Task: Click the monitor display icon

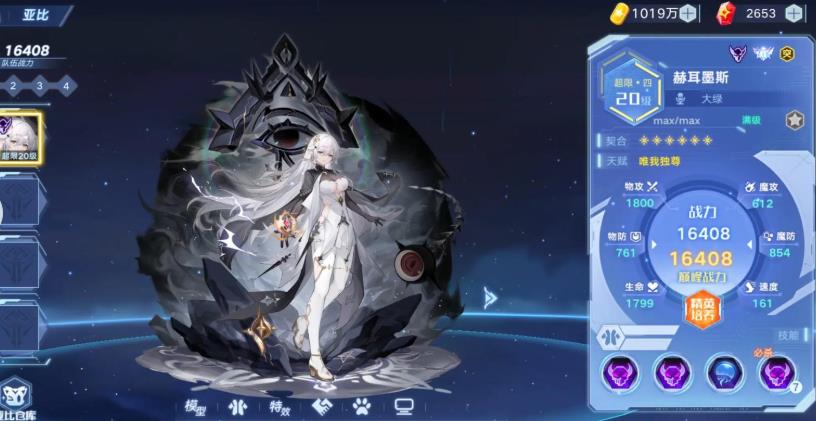Action: click(x=404, y=407)
